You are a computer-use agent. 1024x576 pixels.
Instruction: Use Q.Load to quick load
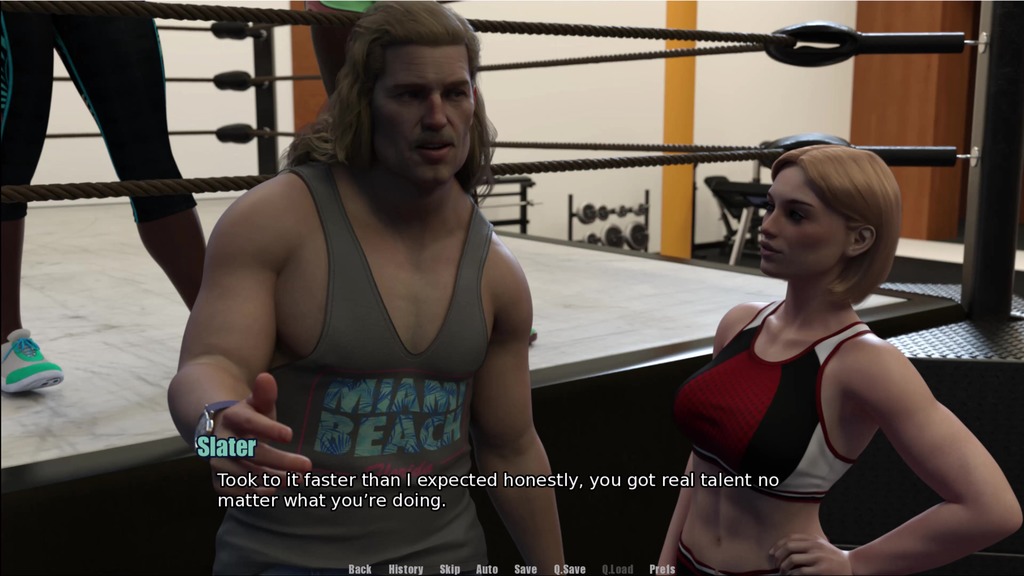tap(617, 569)
